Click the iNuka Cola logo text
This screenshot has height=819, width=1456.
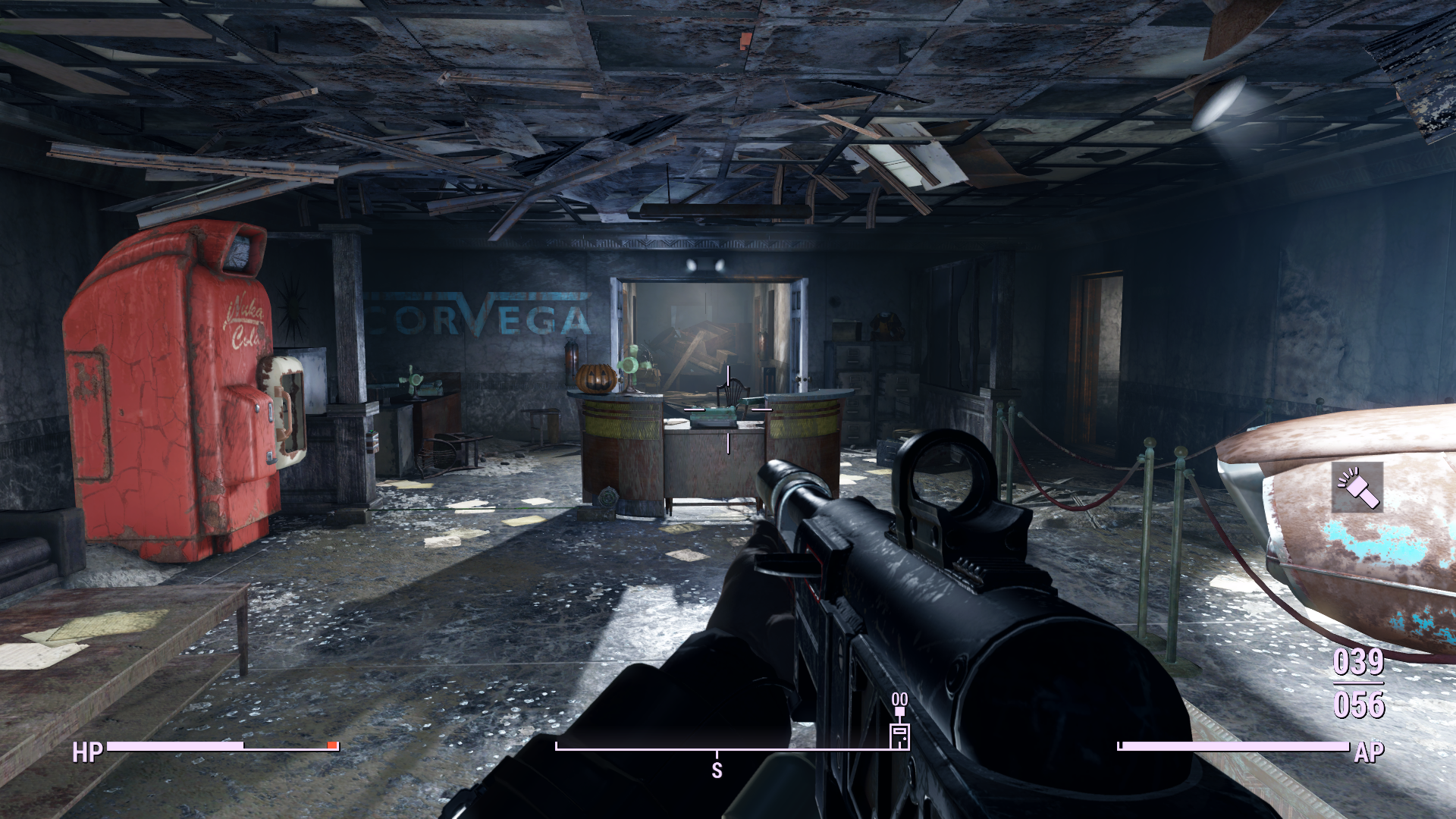click(244, 322)
